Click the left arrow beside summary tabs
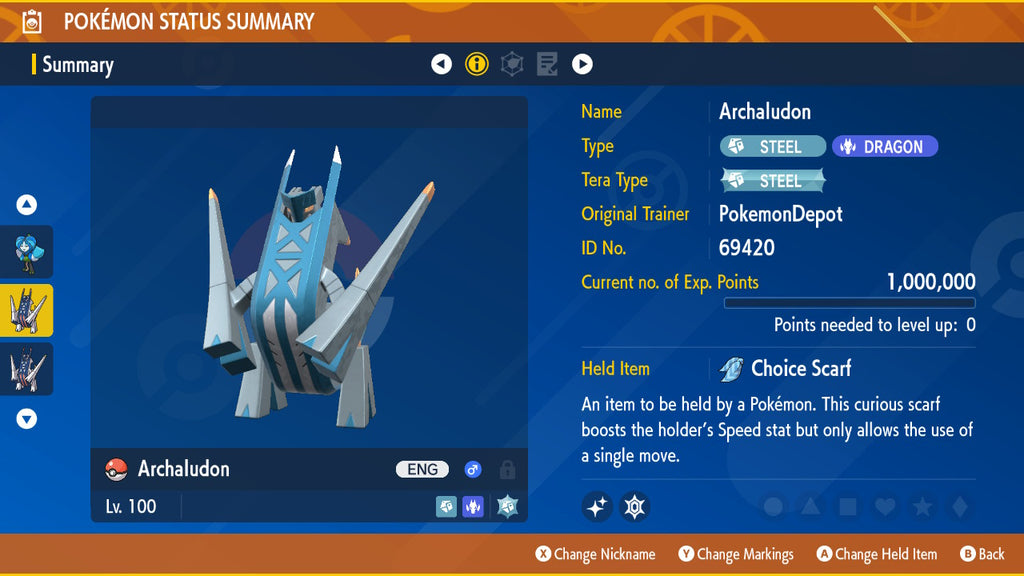 441,65
